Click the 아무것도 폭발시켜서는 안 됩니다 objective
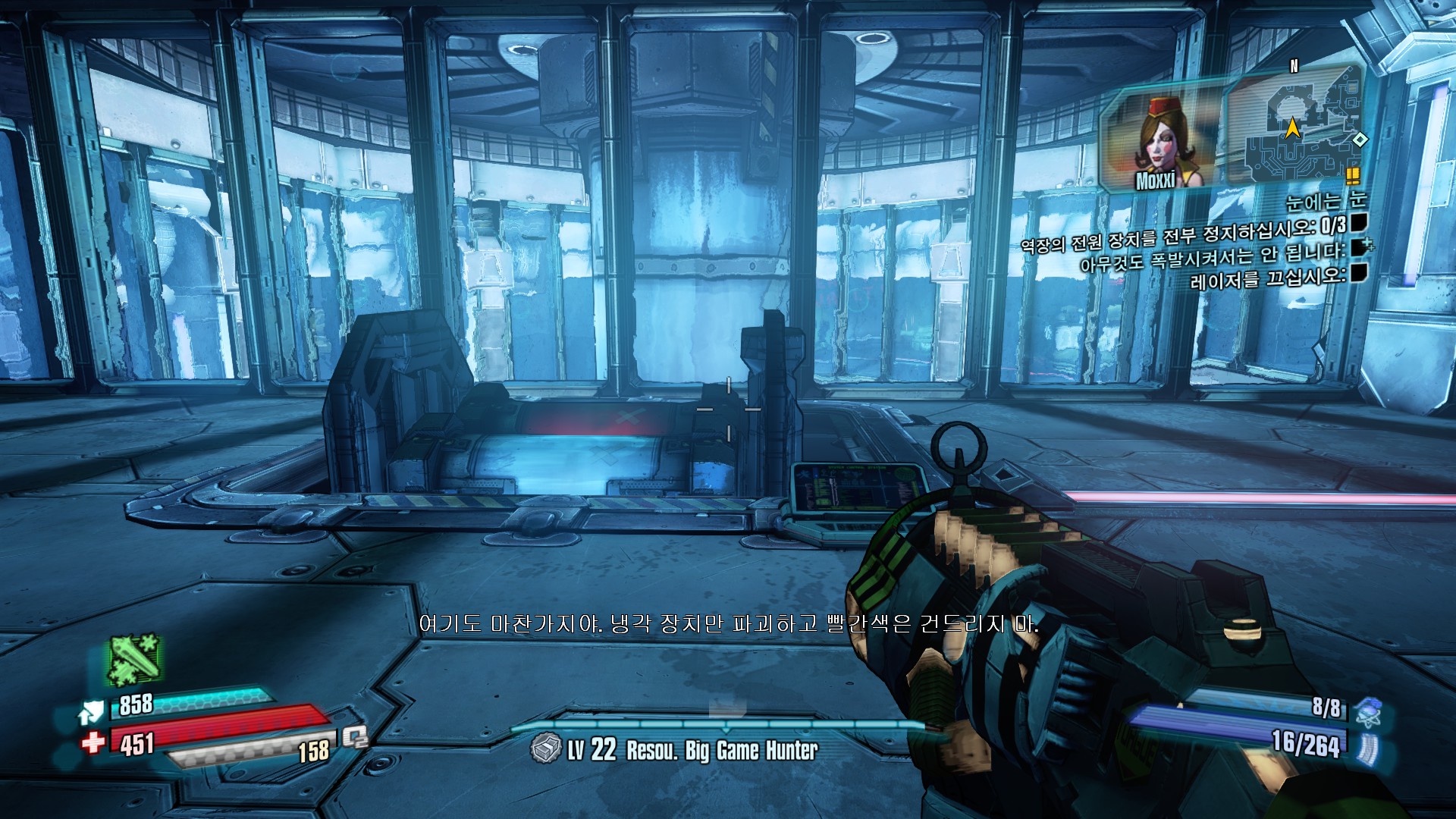The width and height of the screenshot is (1456, 819). (1212, 257)
